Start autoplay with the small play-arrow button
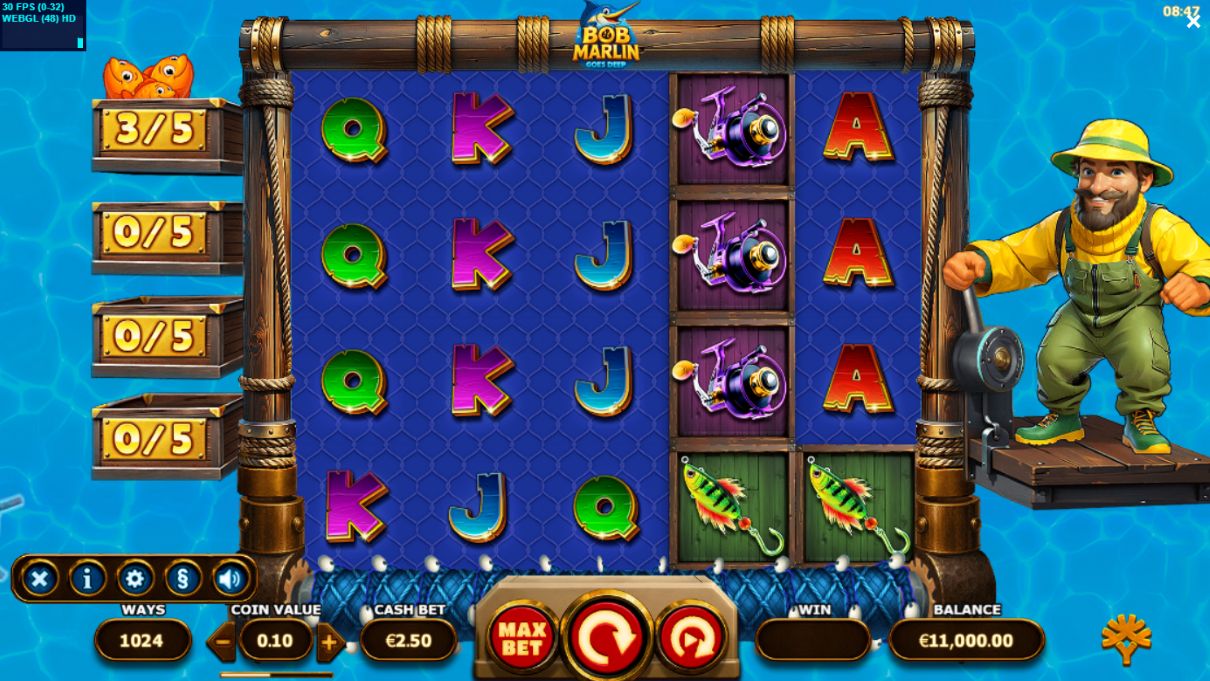 pyautogui.click(x=691, y=638)
